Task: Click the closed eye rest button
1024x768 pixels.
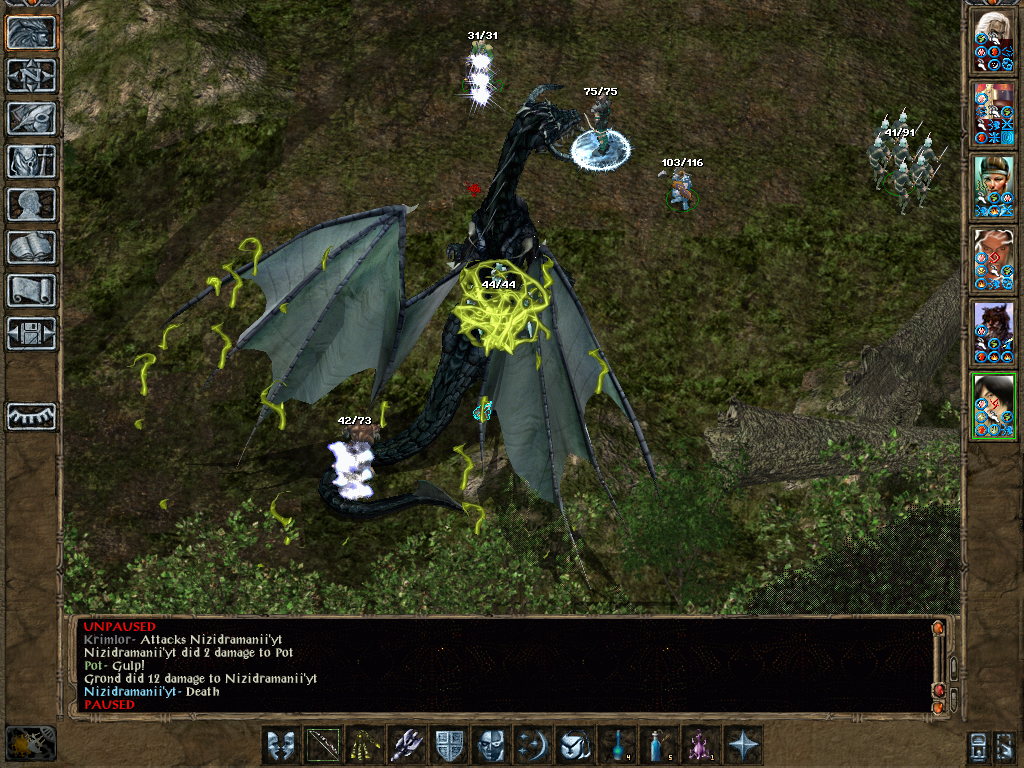Action: tap(32, 416)
